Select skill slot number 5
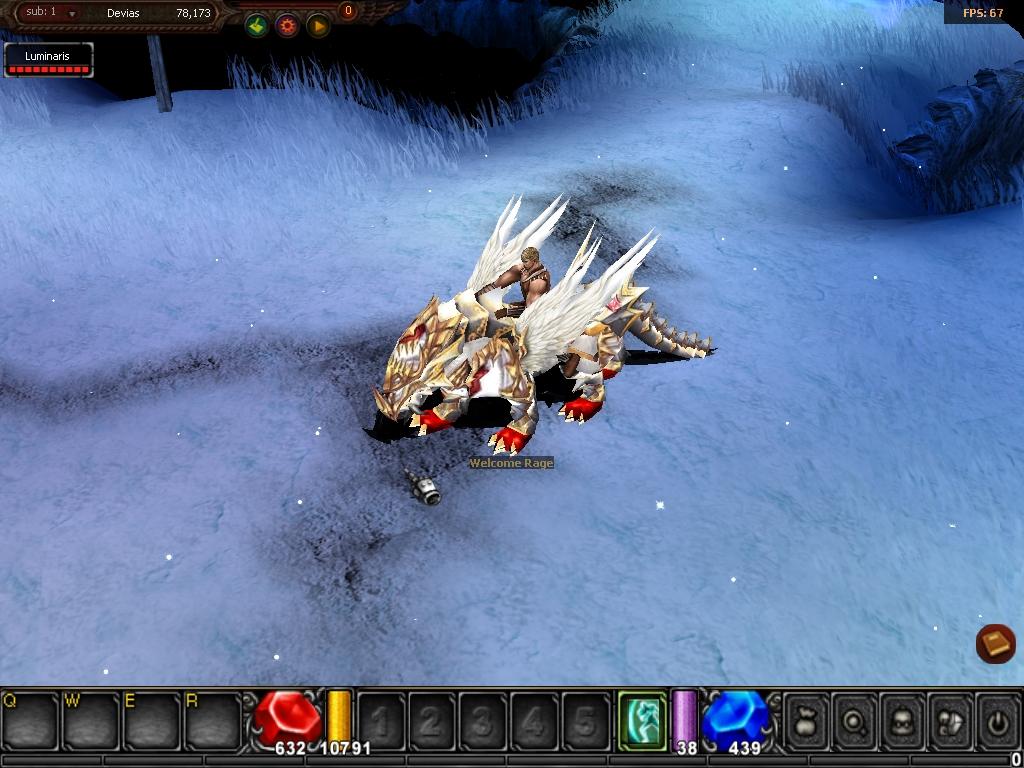The height and width of the screenshot is (768, 1024). (585, 720)
